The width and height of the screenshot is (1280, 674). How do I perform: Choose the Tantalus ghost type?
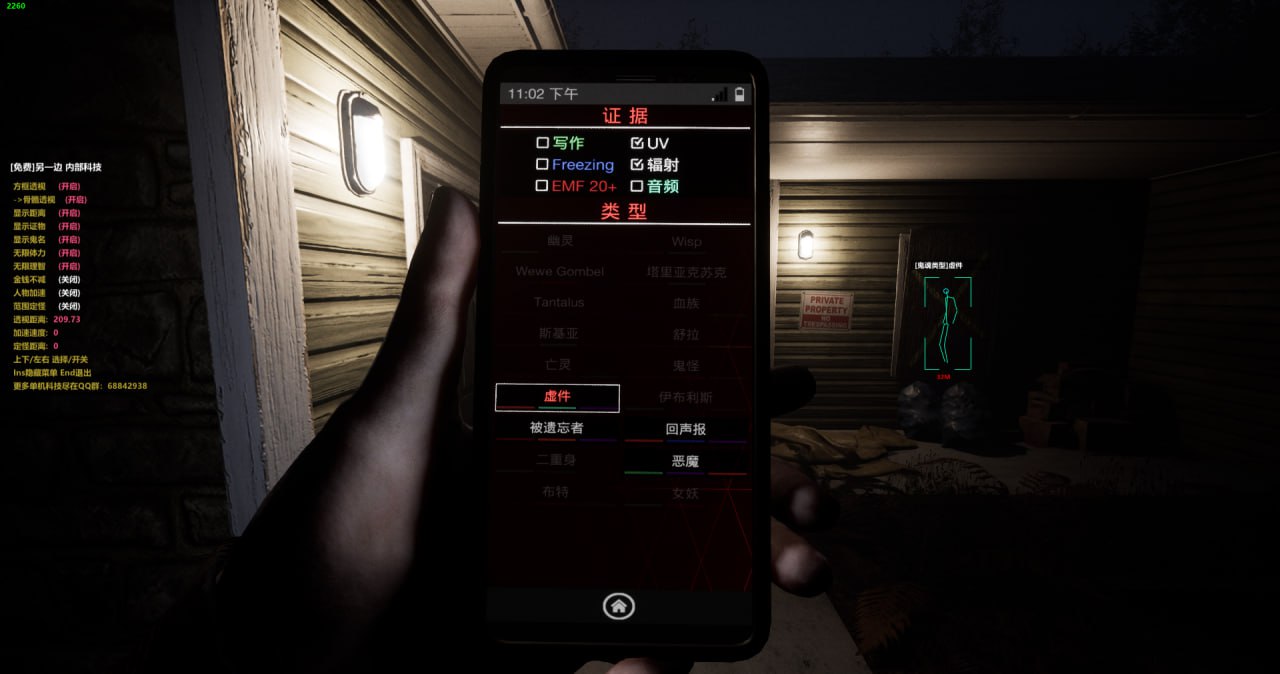559,302
